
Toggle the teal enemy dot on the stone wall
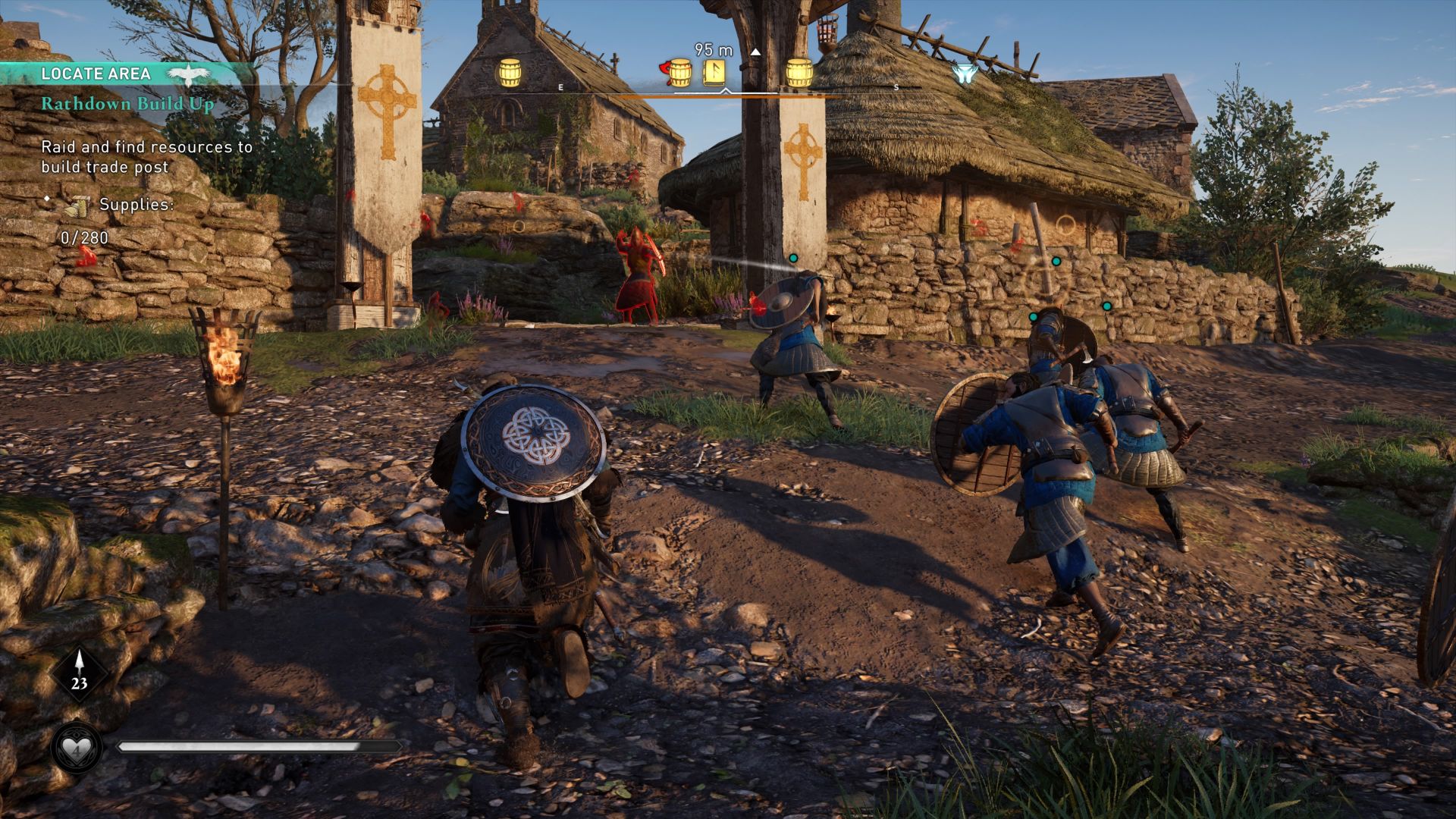pyautogui.click(x=1056, y=262)
